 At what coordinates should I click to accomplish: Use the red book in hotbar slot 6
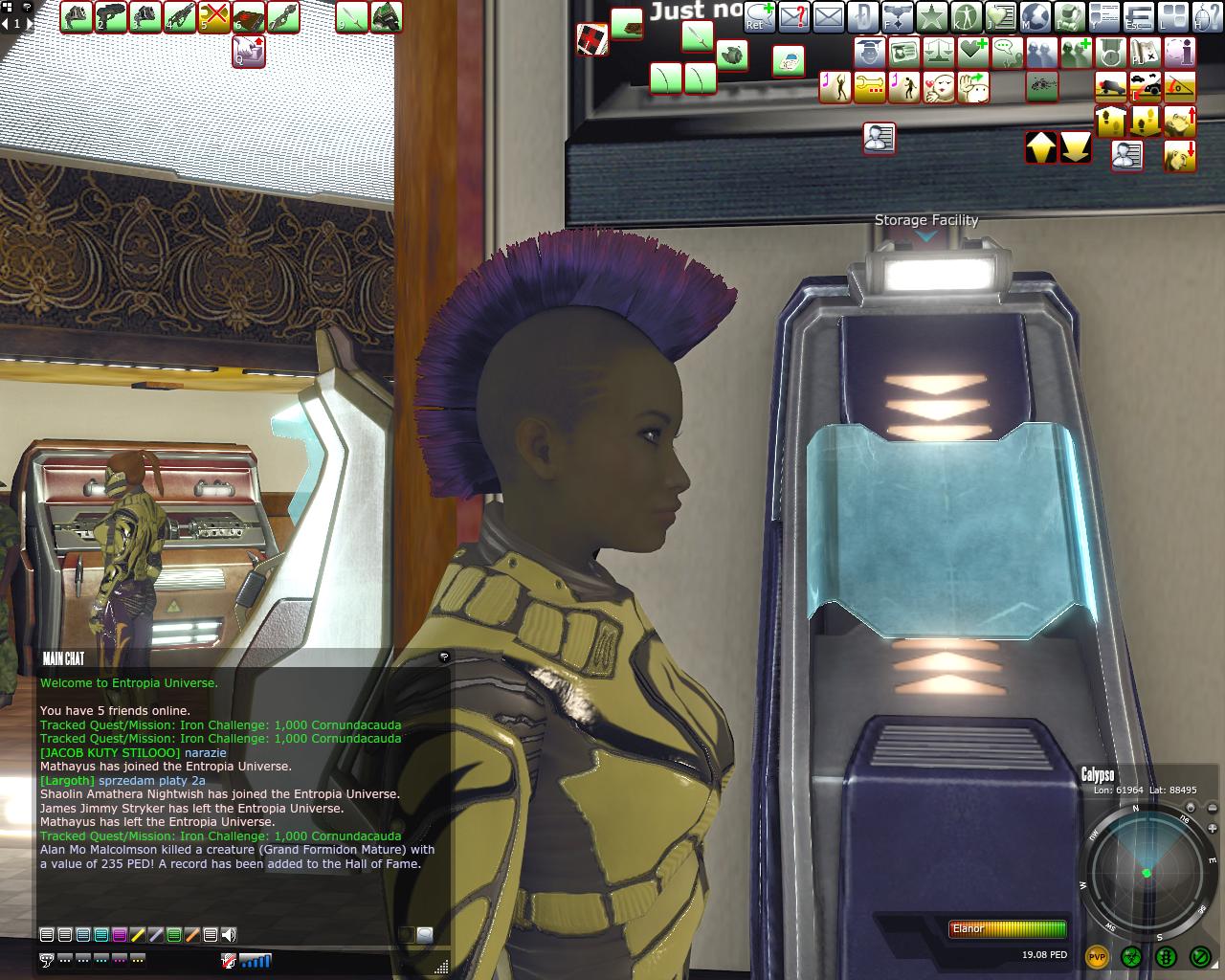pos(249,16)
